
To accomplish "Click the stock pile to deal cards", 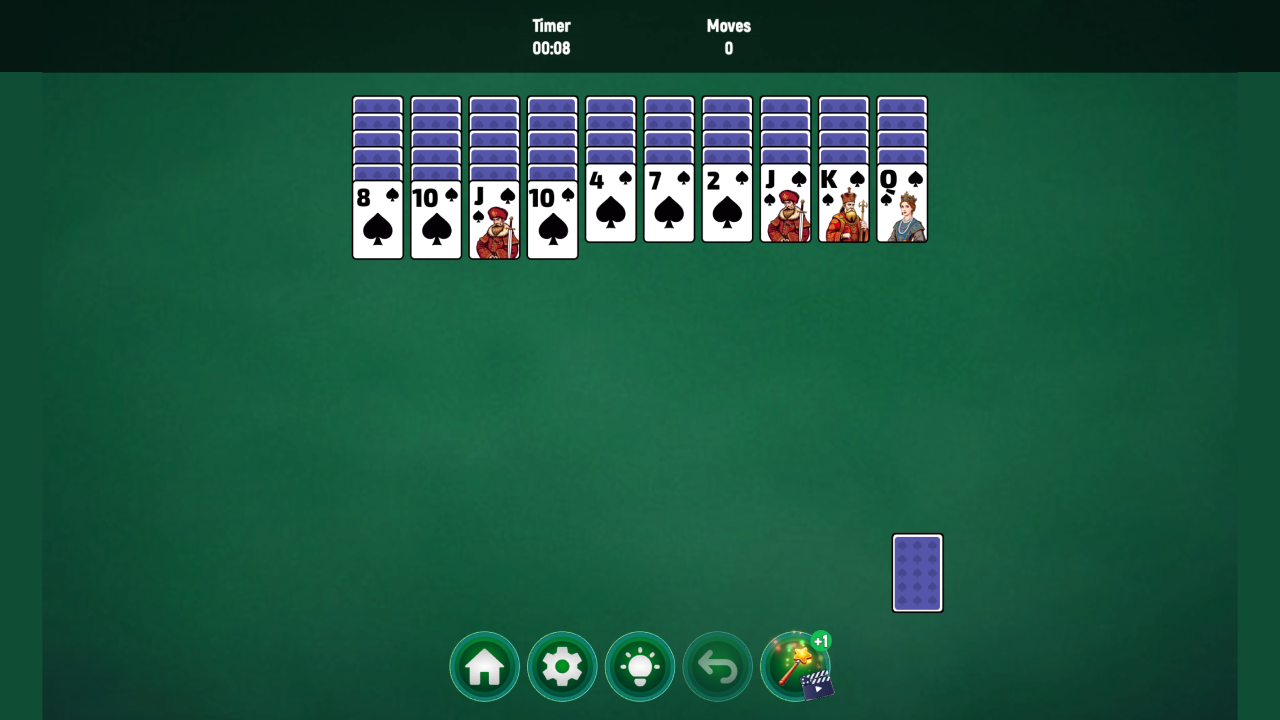I will pyautogui.click(x=917, y=572).
